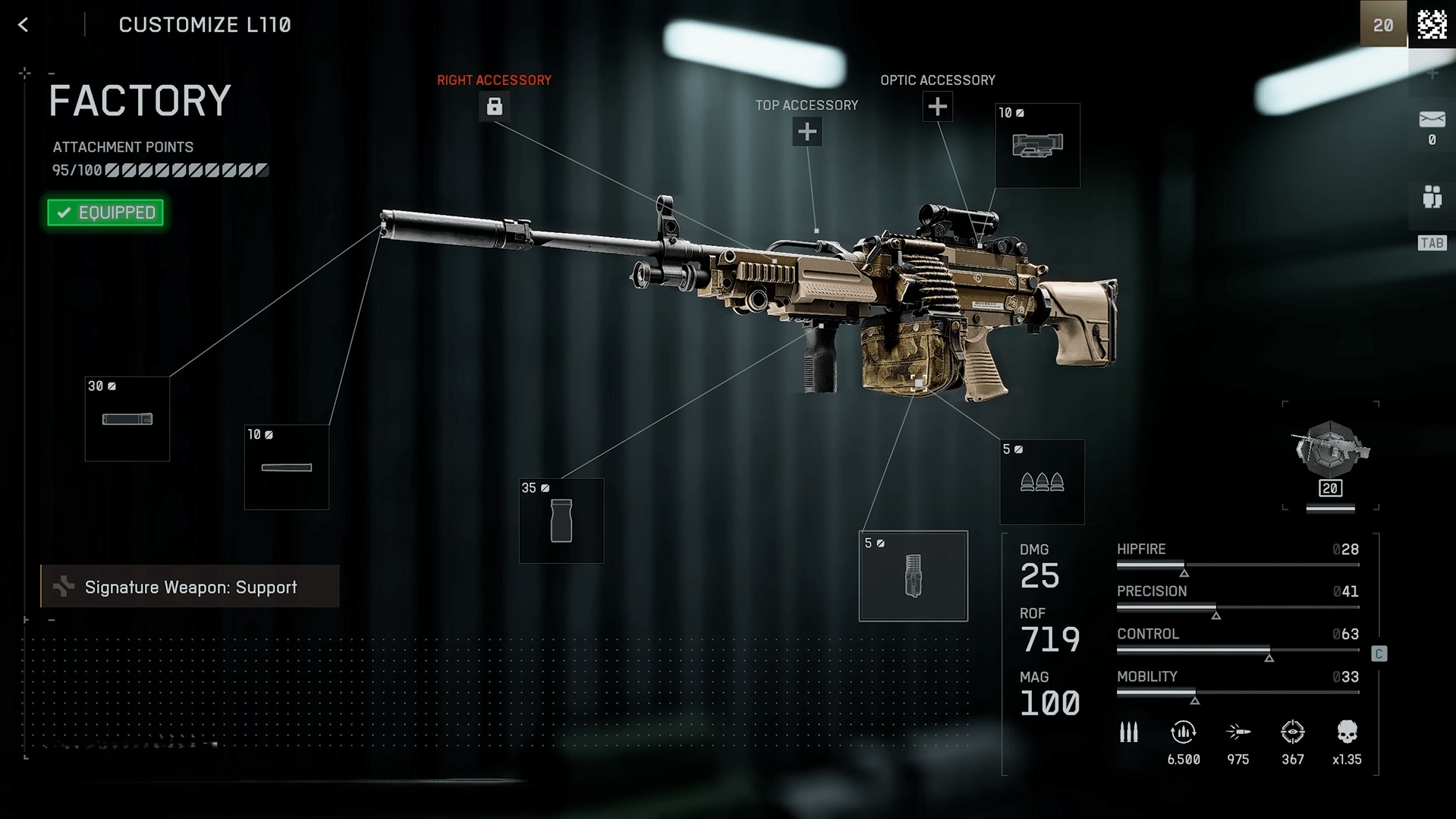1456x819 pixels.
Task: Add a Top Accessory attachment
Action: (807, 132)
